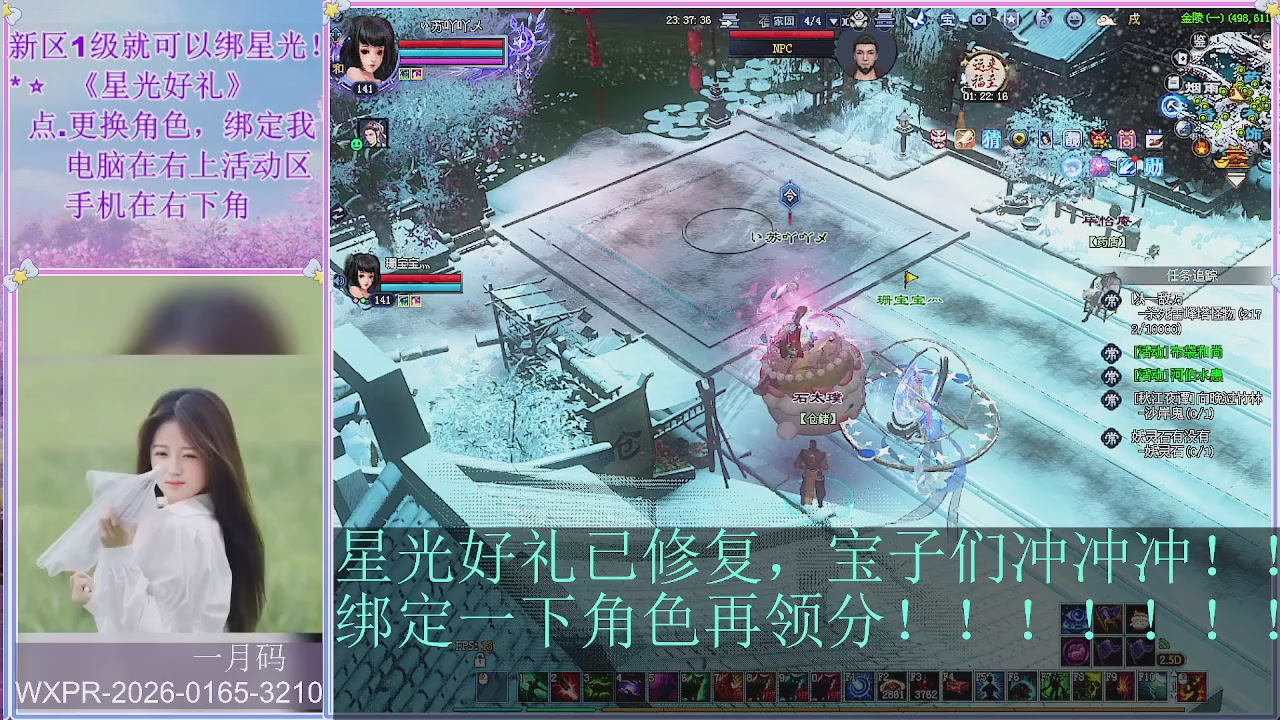Toggle the 2.5D view button
This screenshot has width=1280, height=720.
click(x=1169, y=659)
